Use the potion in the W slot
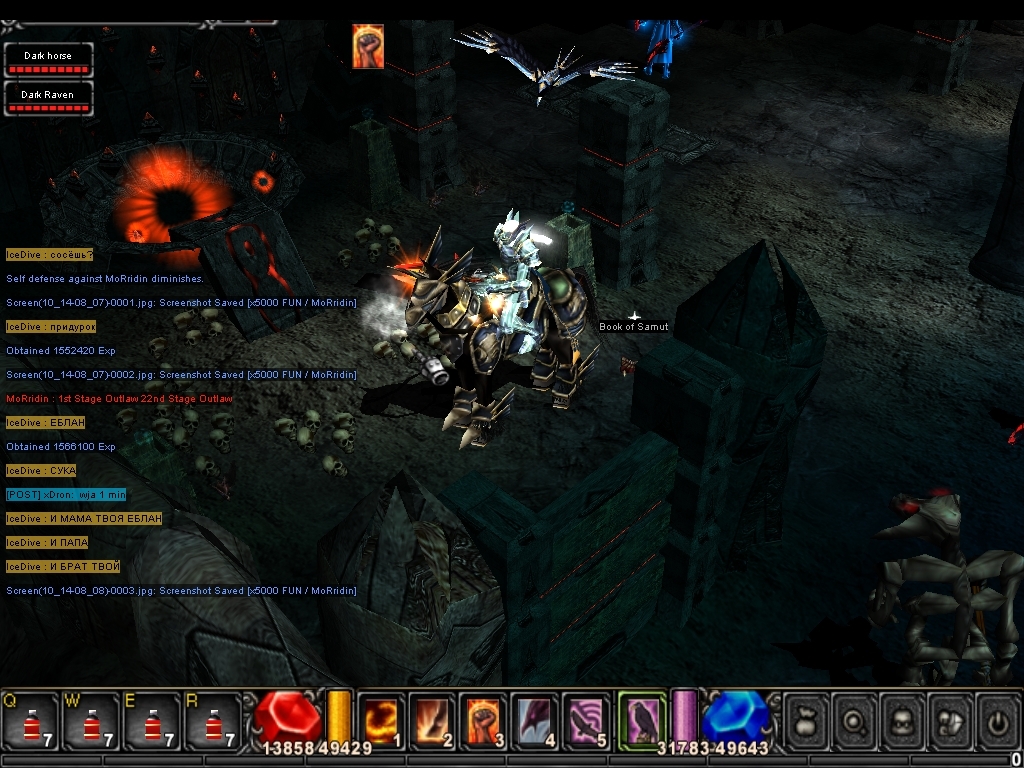1024x768 pixels. pos(92,721)
